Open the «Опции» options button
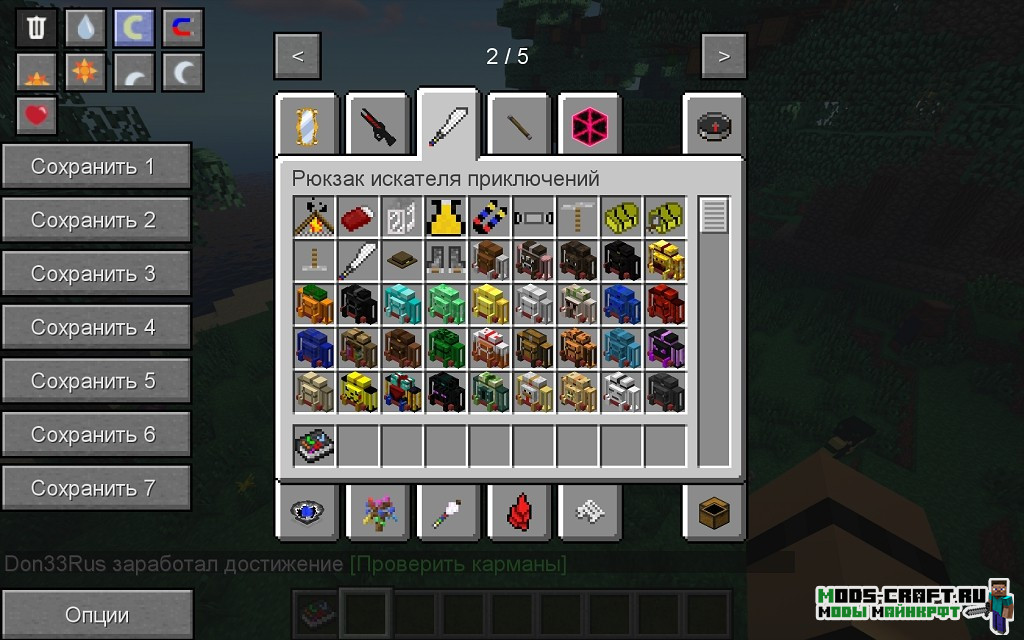Screen dimensions: 1024x640 click(x=96, y=614)
